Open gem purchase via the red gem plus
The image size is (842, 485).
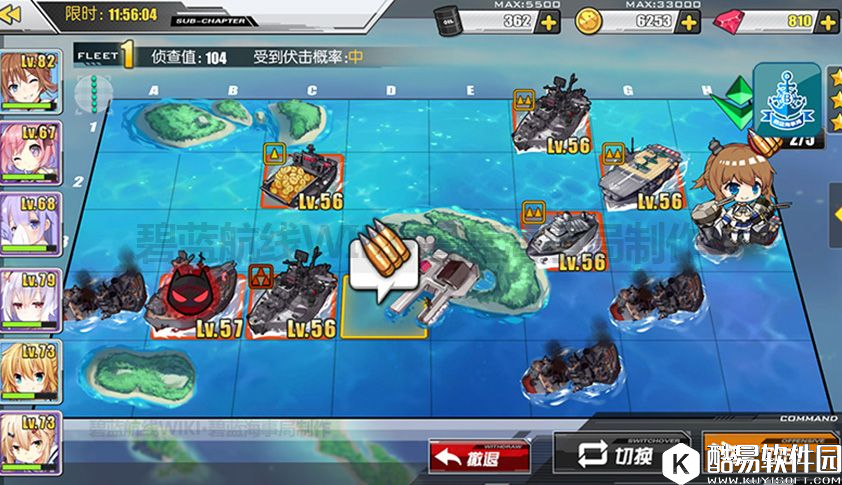point(828,23)
